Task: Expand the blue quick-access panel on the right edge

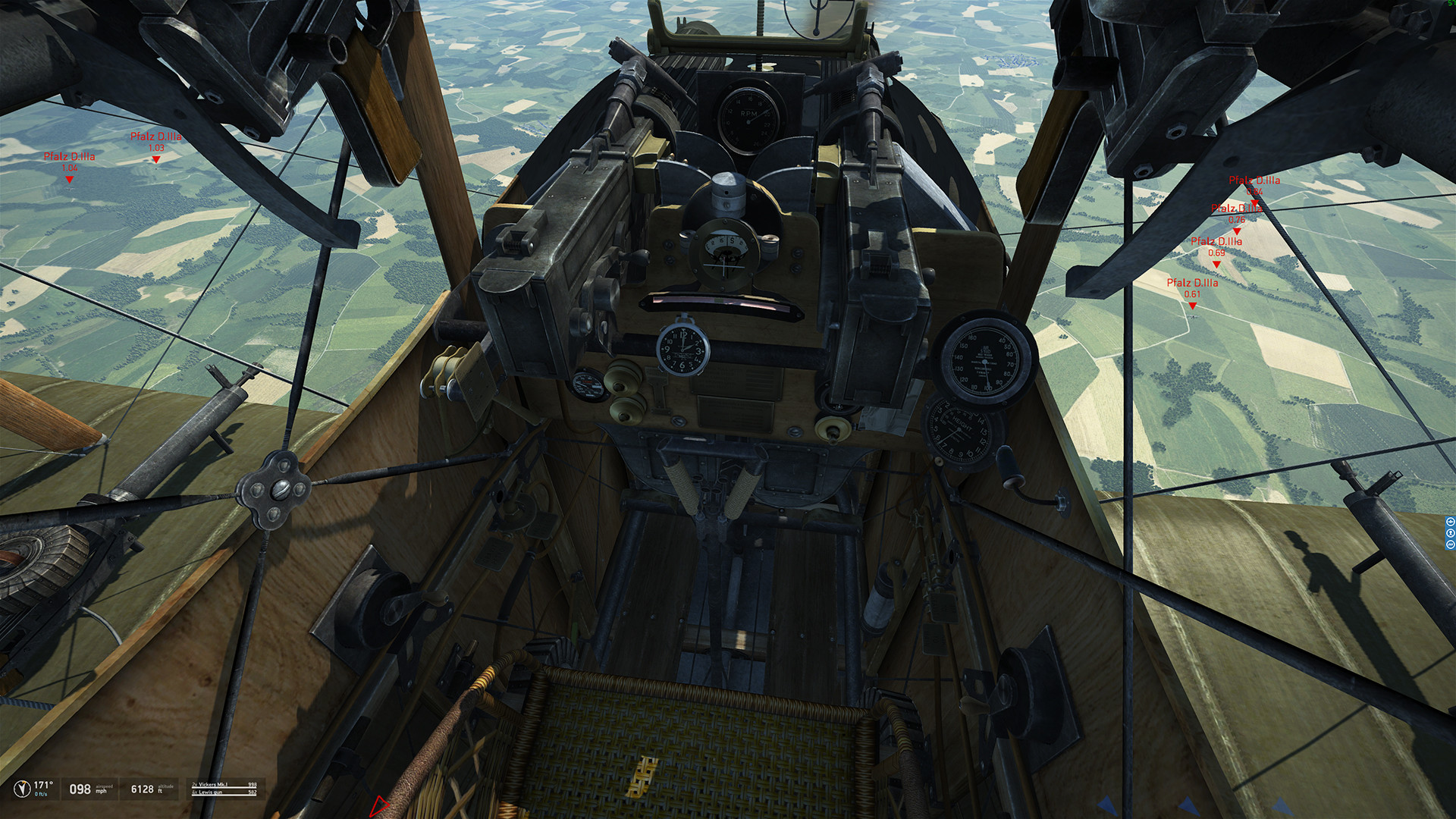Action: 1451,533
